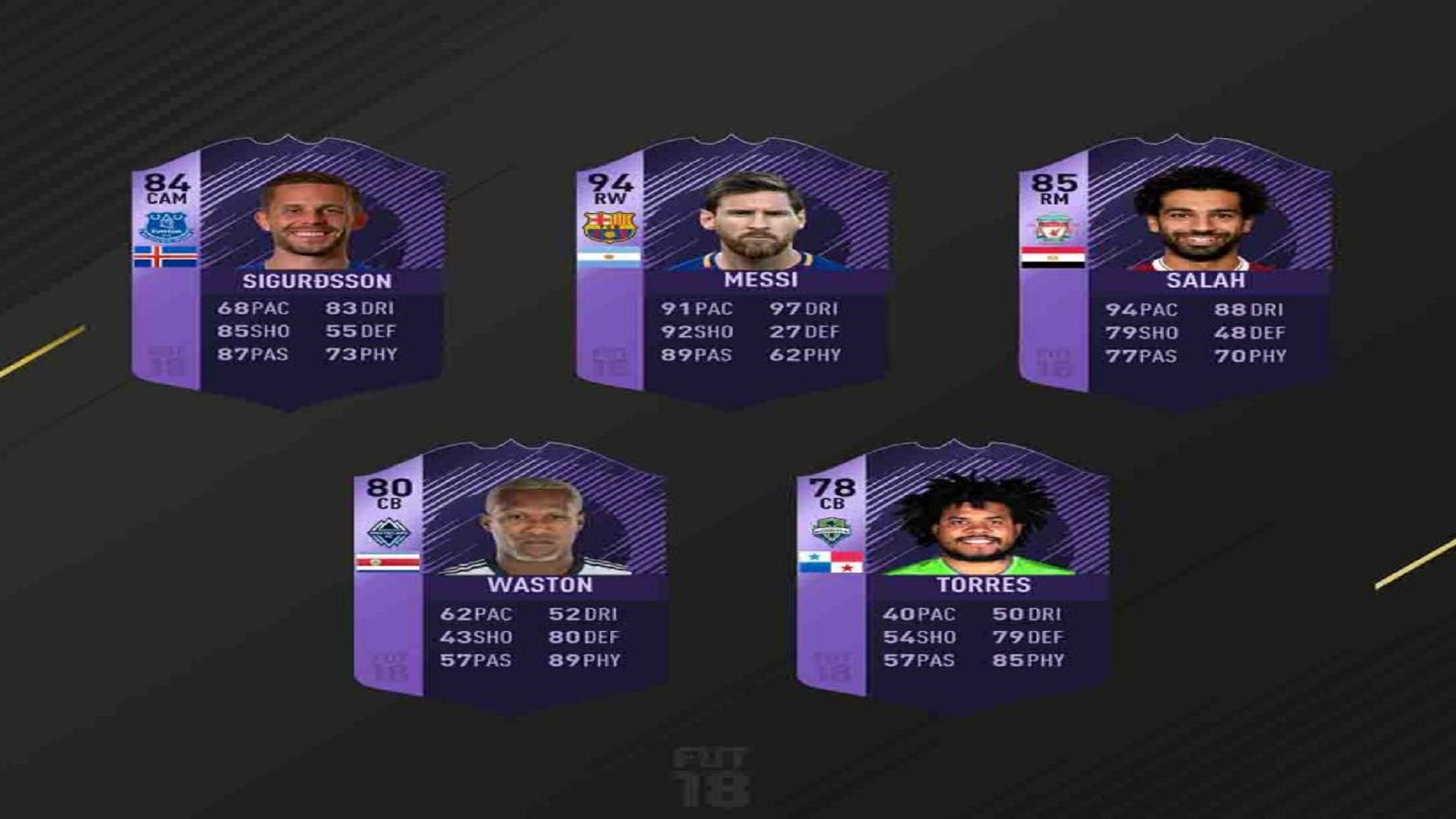
Task: Click the Panama flag on Torres's card
Action: [833, 561]
